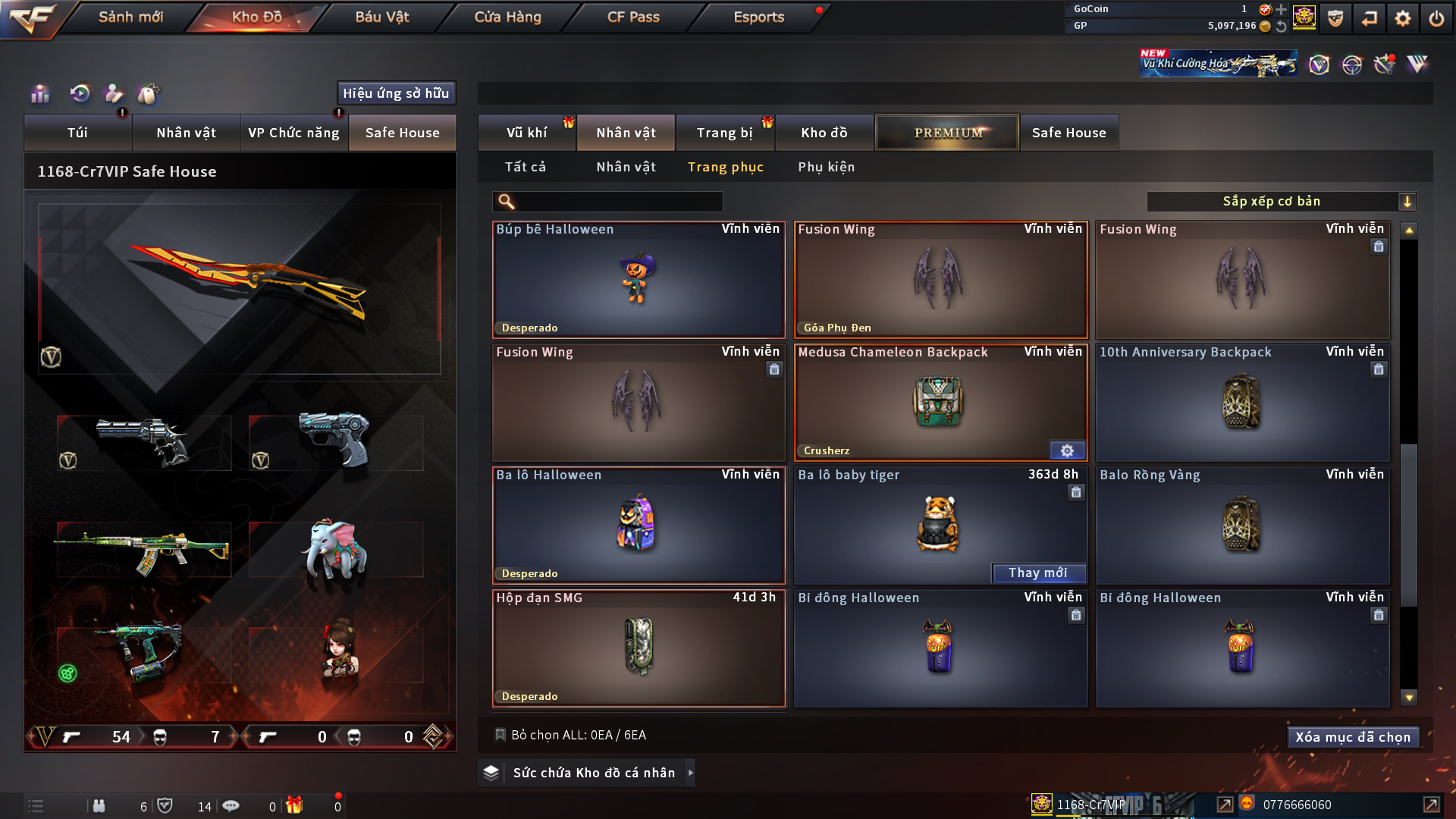1456x819 pixels.
Task: Open the Esports menu
Action: point(758,17)
